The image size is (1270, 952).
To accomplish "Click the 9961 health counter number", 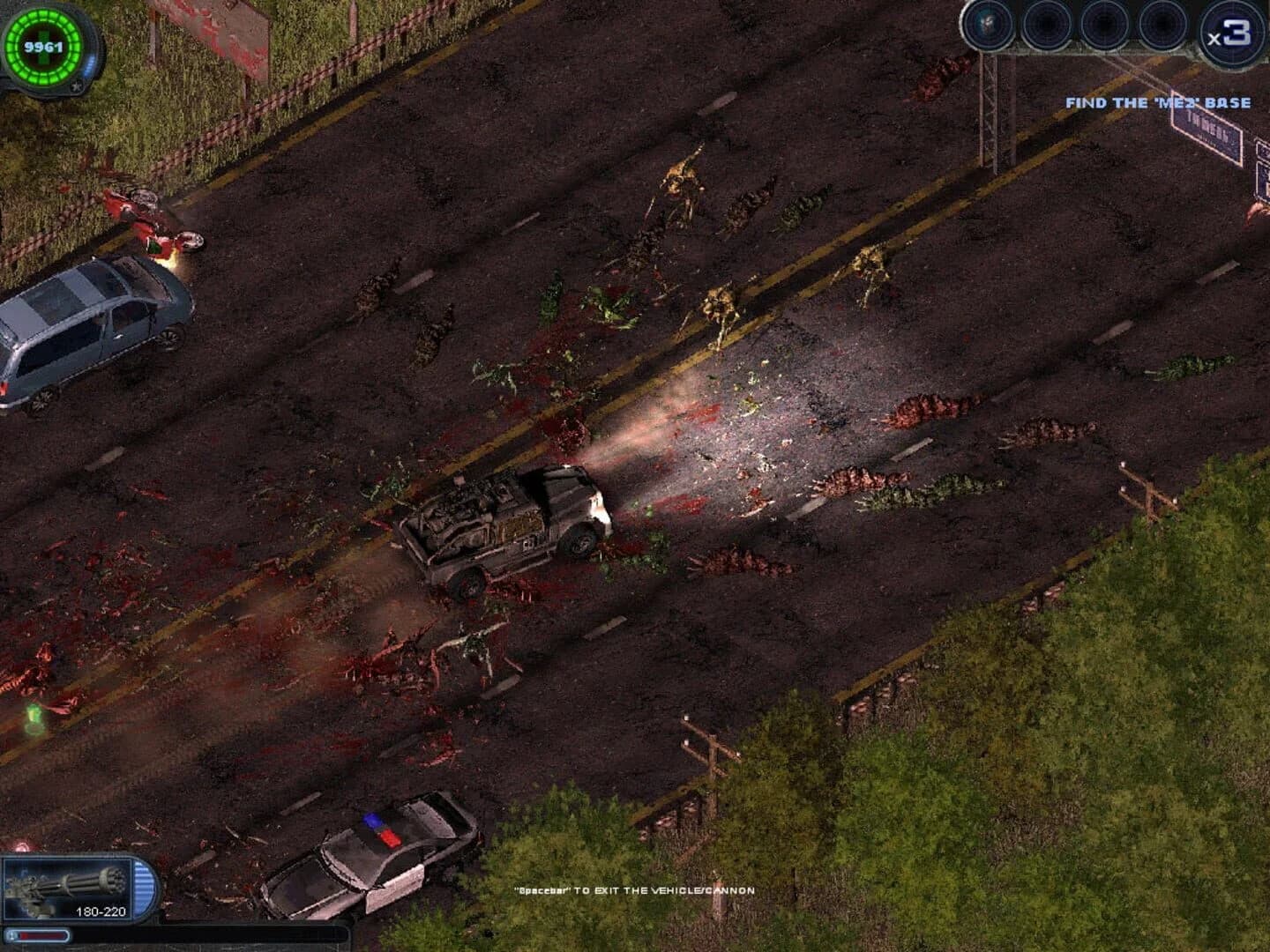I will click(43, 47).
